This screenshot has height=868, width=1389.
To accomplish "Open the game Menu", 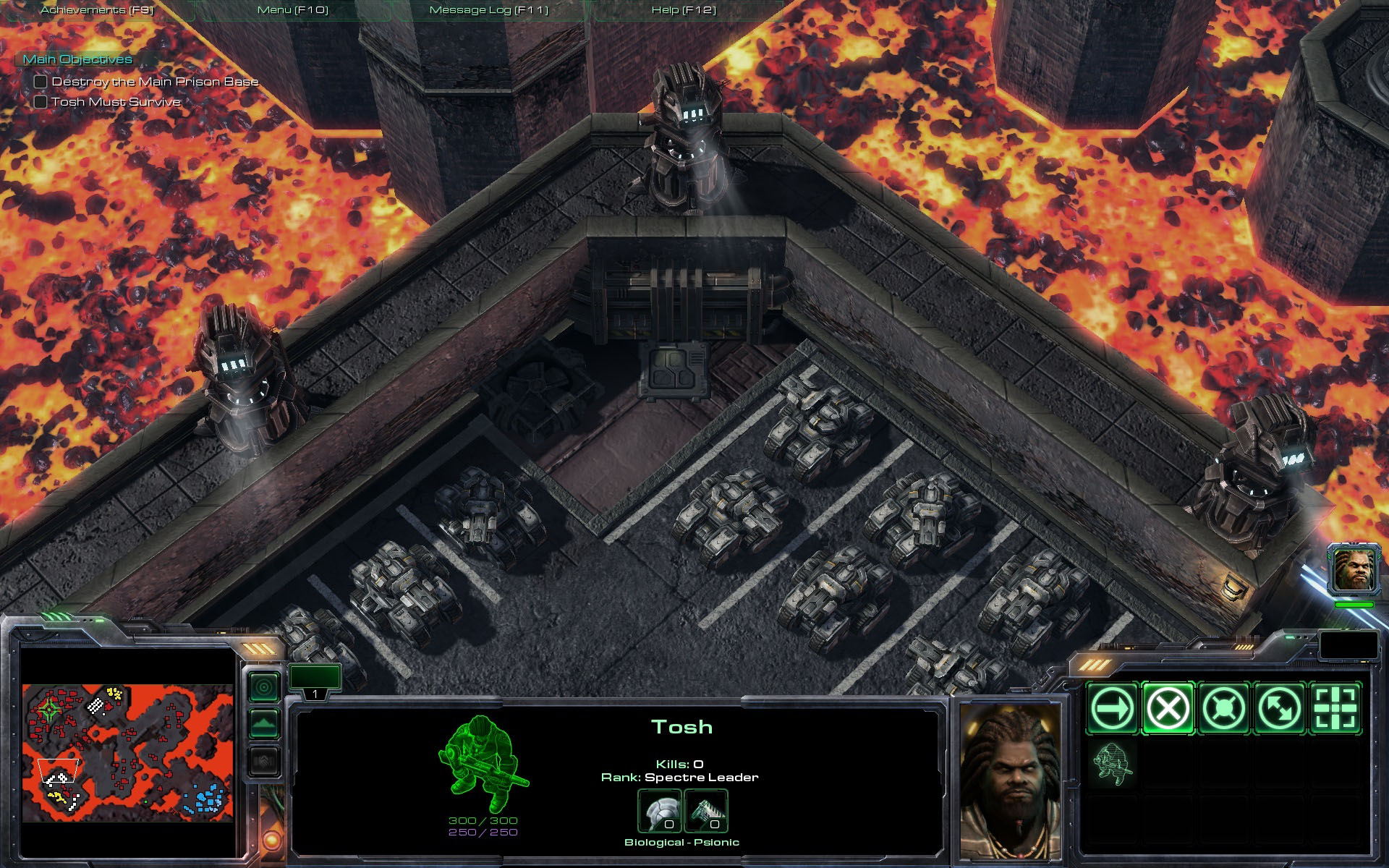I will tap(293, 10).
